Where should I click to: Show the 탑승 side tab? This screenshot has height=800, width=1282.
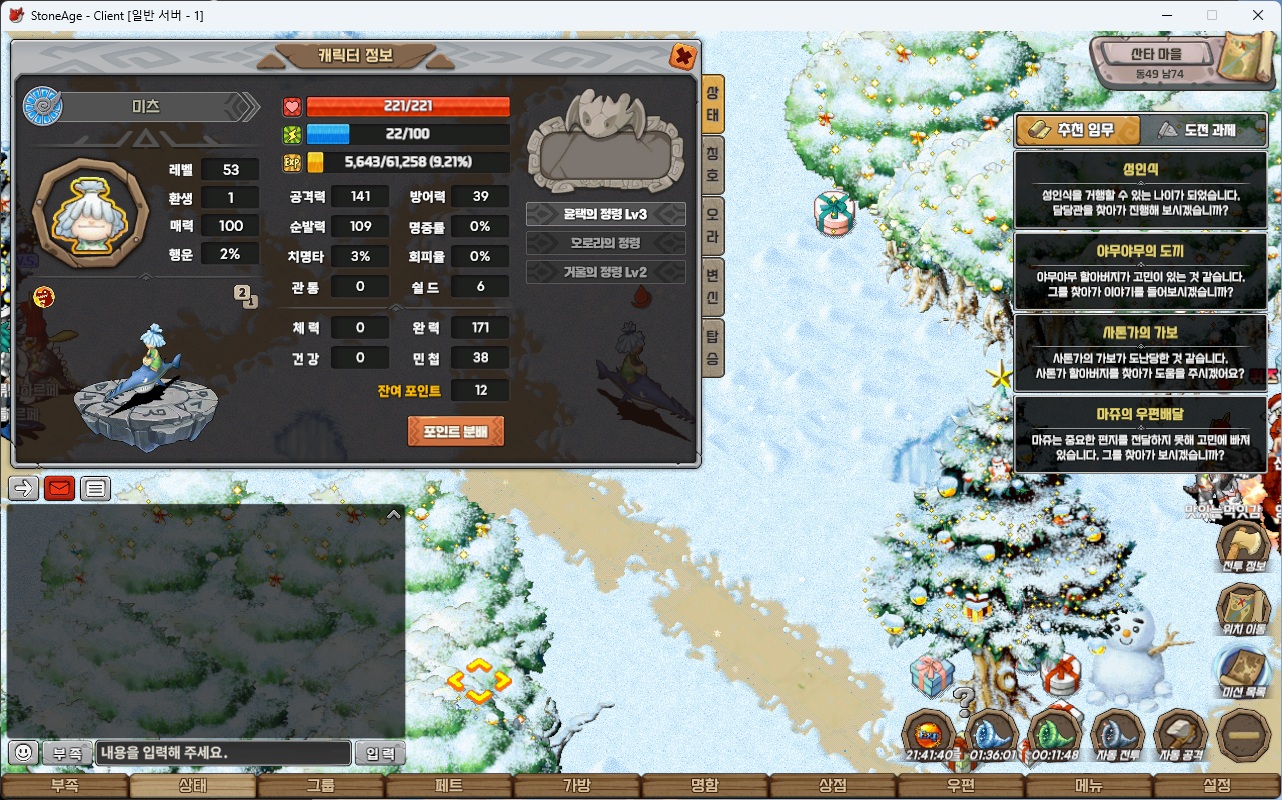(x=713, y=346)
